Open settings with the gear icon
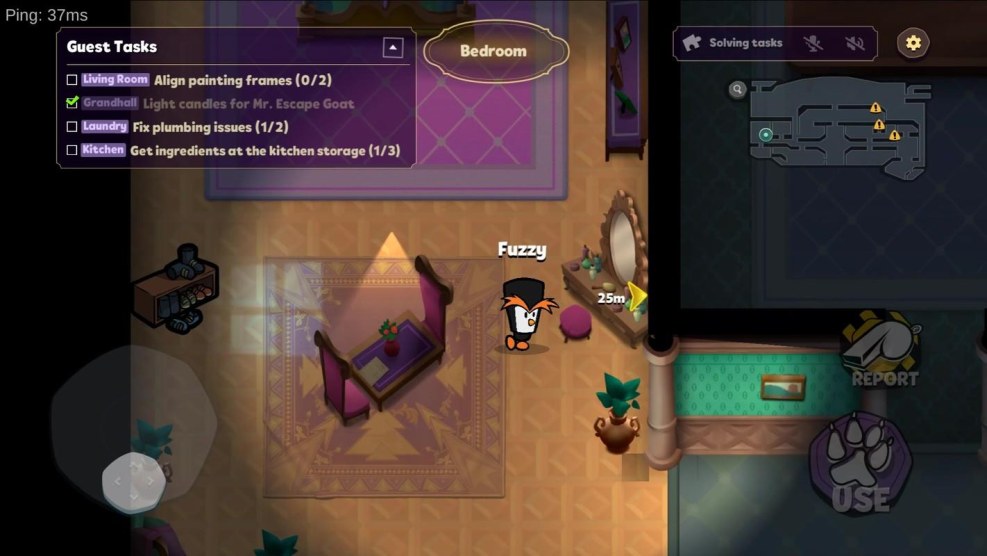 coord(912,42)
